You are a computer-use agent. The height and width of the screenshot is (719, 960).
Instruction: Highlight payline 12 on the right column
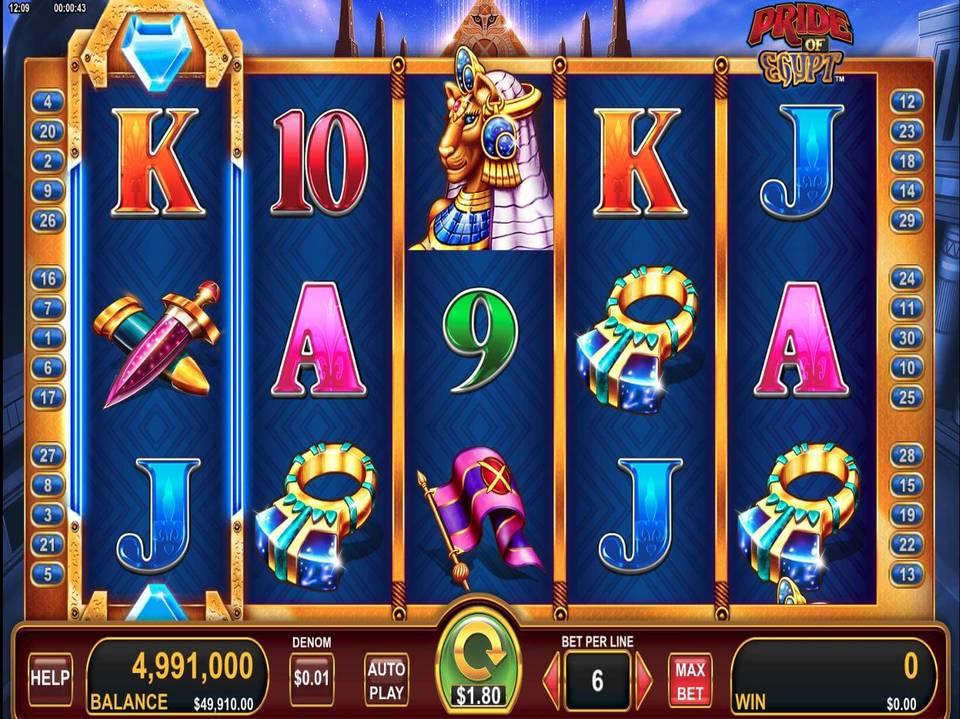click(906, 101)
